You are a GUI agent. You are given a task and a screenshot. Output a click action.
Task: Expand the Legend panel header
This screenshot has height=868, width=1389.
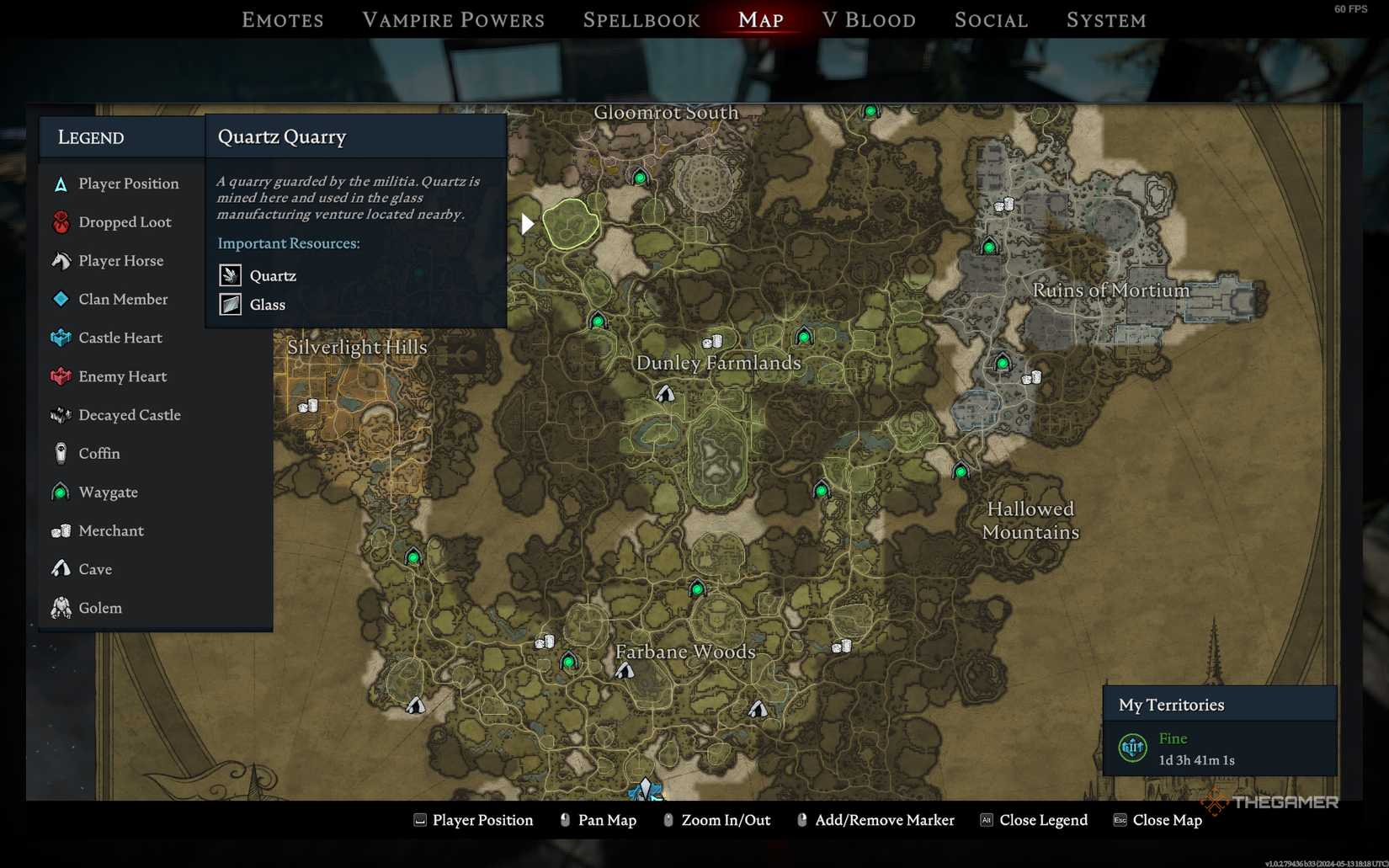click(90, 136)
